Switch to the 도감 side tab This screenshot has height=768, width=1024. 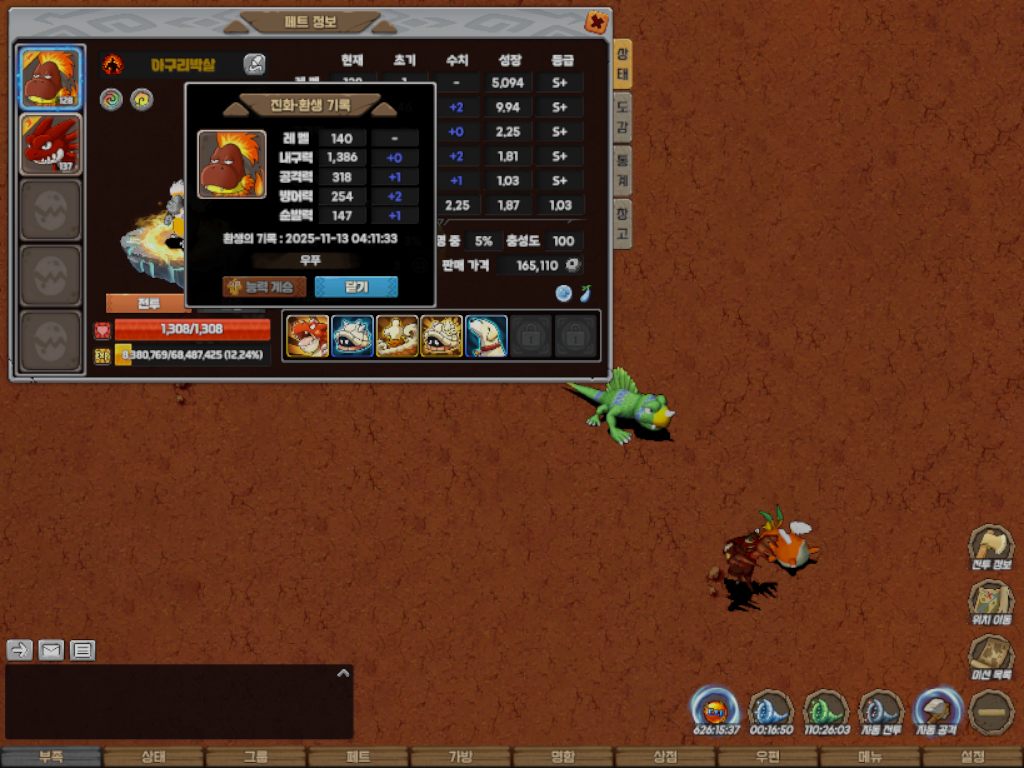(622, 119)
